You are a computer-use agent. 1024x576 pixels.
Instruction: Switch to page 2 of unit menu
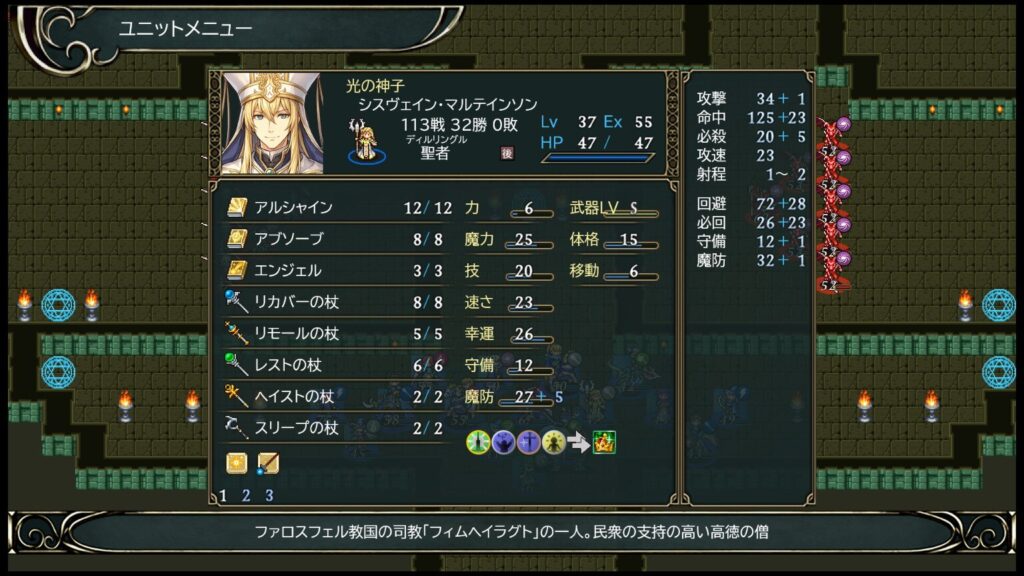(246, 495)
